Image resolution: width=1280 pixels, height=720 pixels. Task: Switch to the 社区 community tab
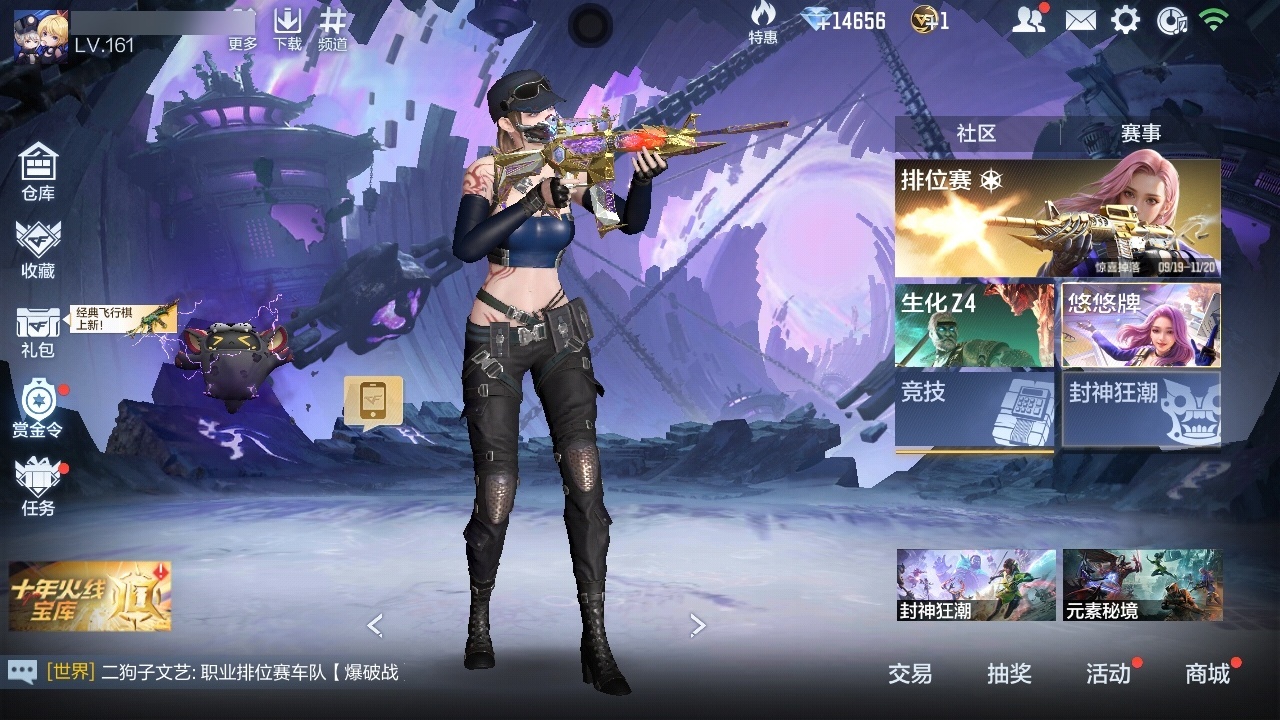[976, 134]
